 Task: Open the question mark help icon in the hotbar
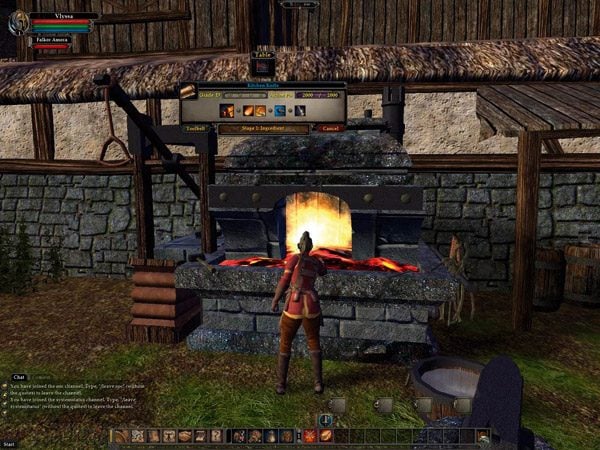click(x=216, y=436)
